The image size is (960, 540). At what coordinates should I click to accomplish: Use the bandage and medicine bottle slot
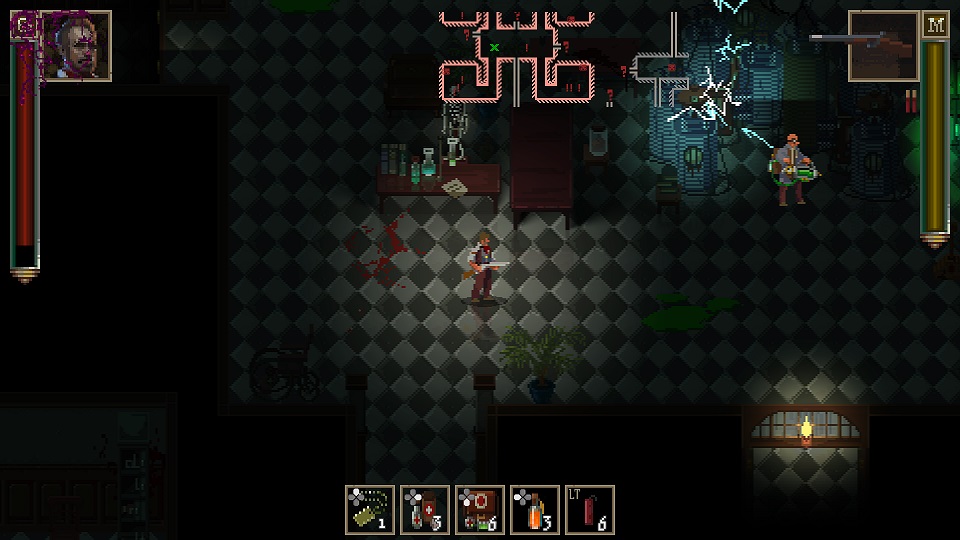point(425,509)
